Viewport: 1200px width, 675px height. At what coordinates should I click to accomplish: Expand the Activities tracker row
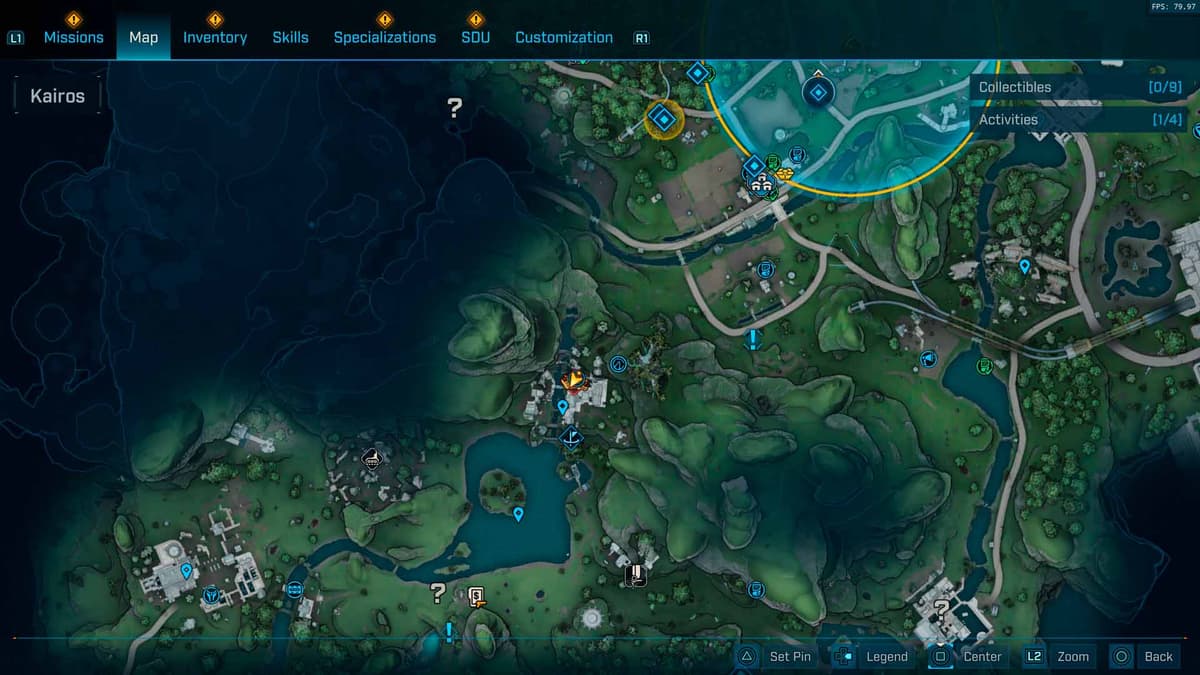click(1079, 119)
